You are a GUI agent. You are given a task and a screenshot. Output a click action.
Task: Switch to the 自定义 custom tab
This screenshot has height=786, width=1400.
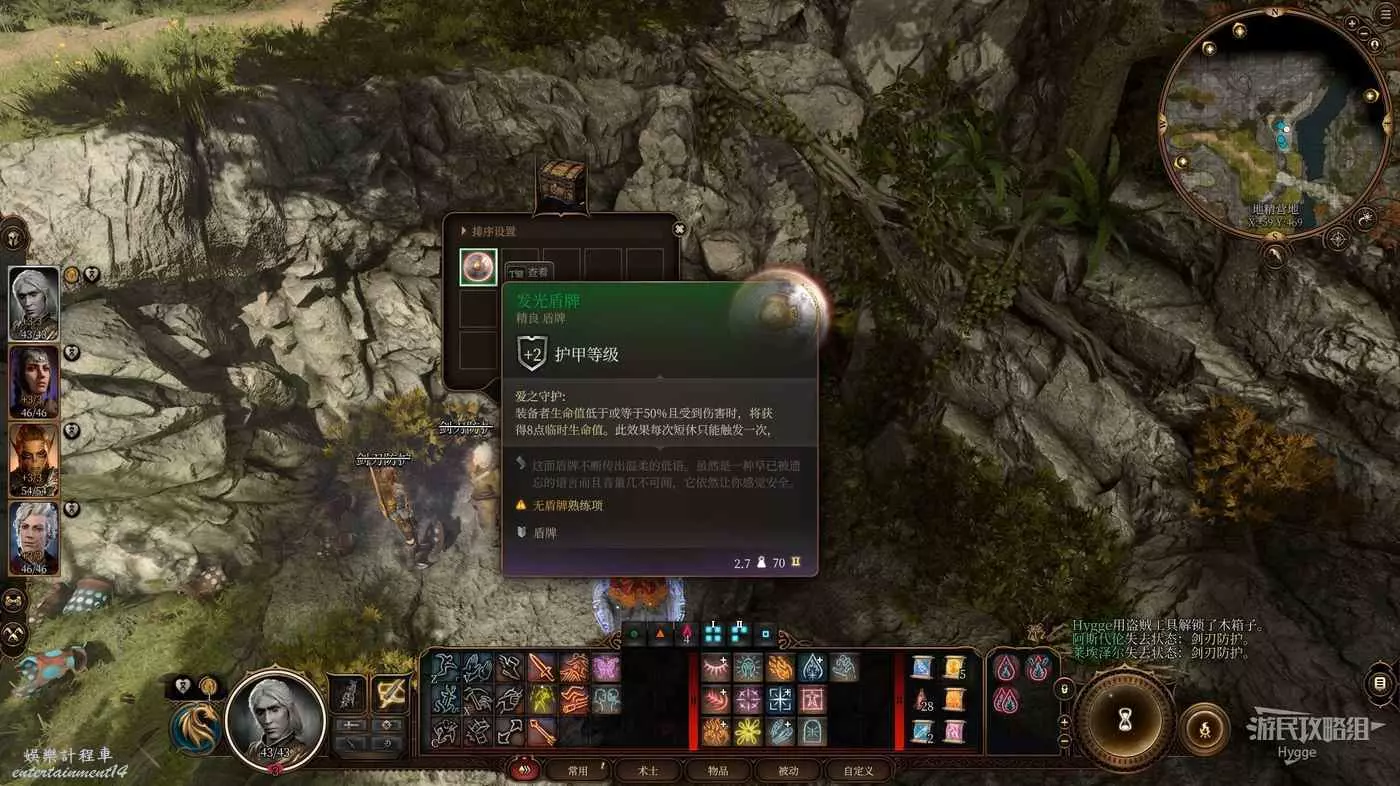[x=858, y=770]
